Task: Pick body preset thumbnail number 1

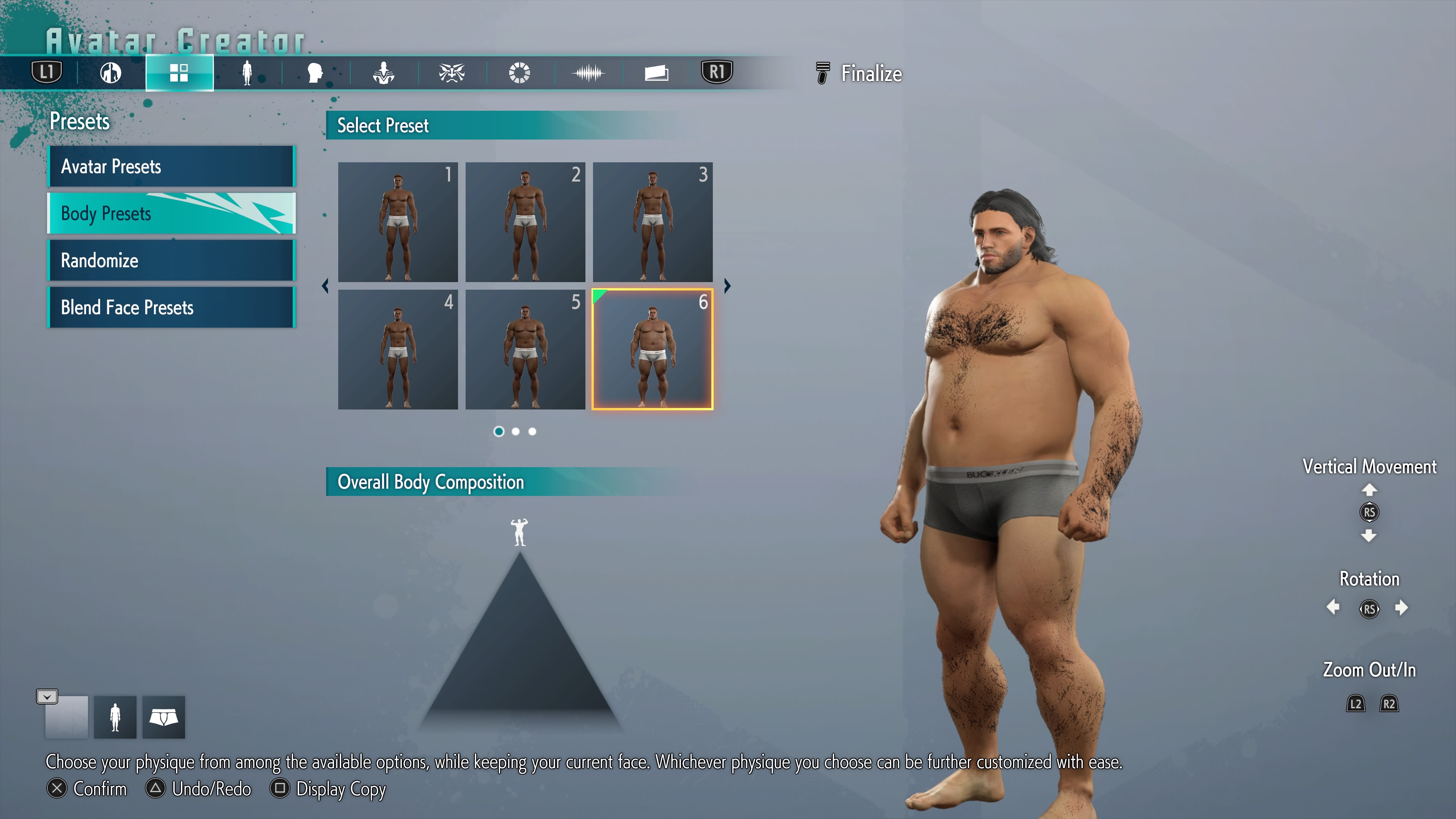Action: pos(398,222)
